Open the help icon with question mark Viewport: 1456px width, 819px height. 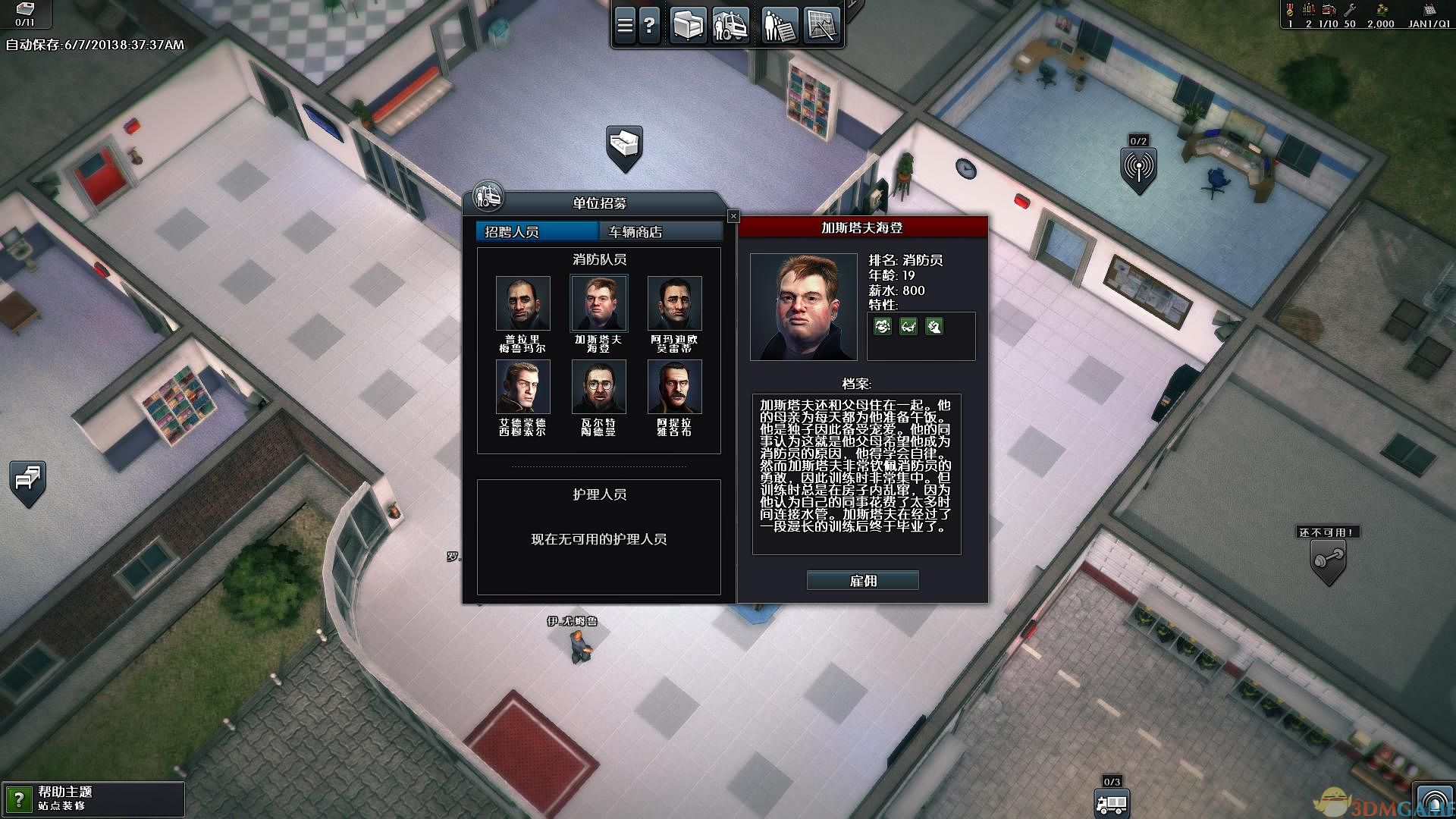[650, 24]
